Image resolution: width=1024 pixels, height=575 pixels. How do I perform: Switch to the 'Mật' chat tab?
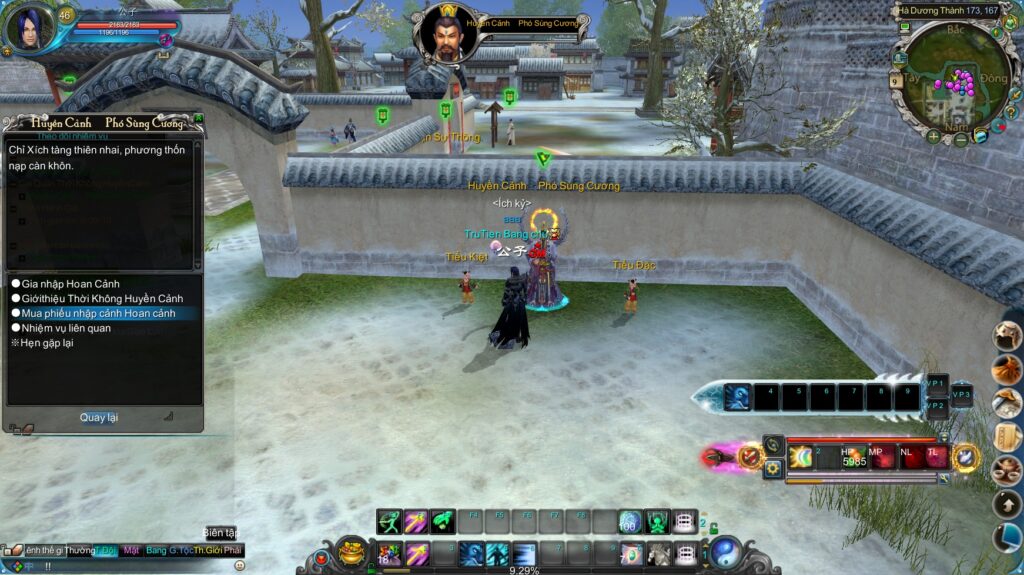[x=131, y=550]
